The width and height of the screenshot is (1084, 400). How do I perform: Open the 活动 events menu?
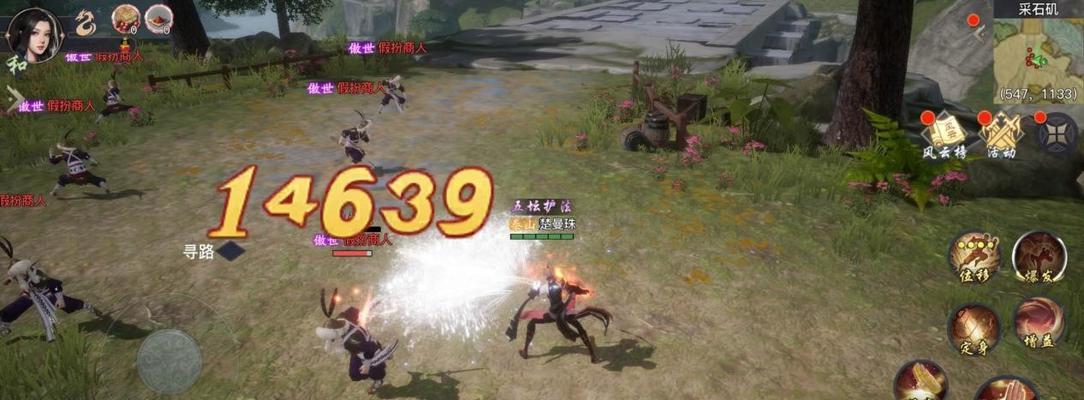click(1001, 133)
